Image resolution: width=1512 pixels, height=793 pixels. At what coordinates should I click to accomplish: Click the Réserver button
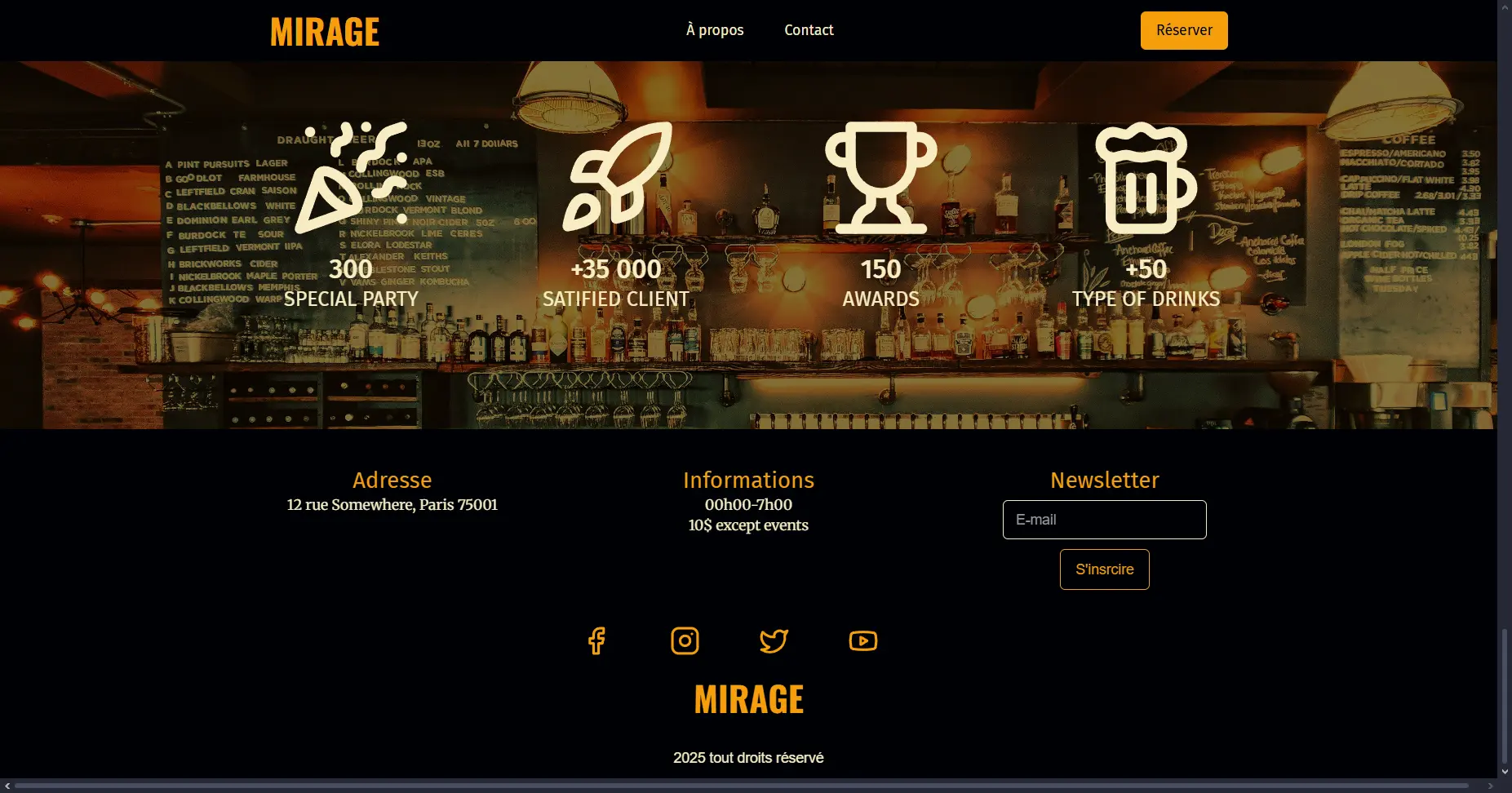(x=1184, y=30)
